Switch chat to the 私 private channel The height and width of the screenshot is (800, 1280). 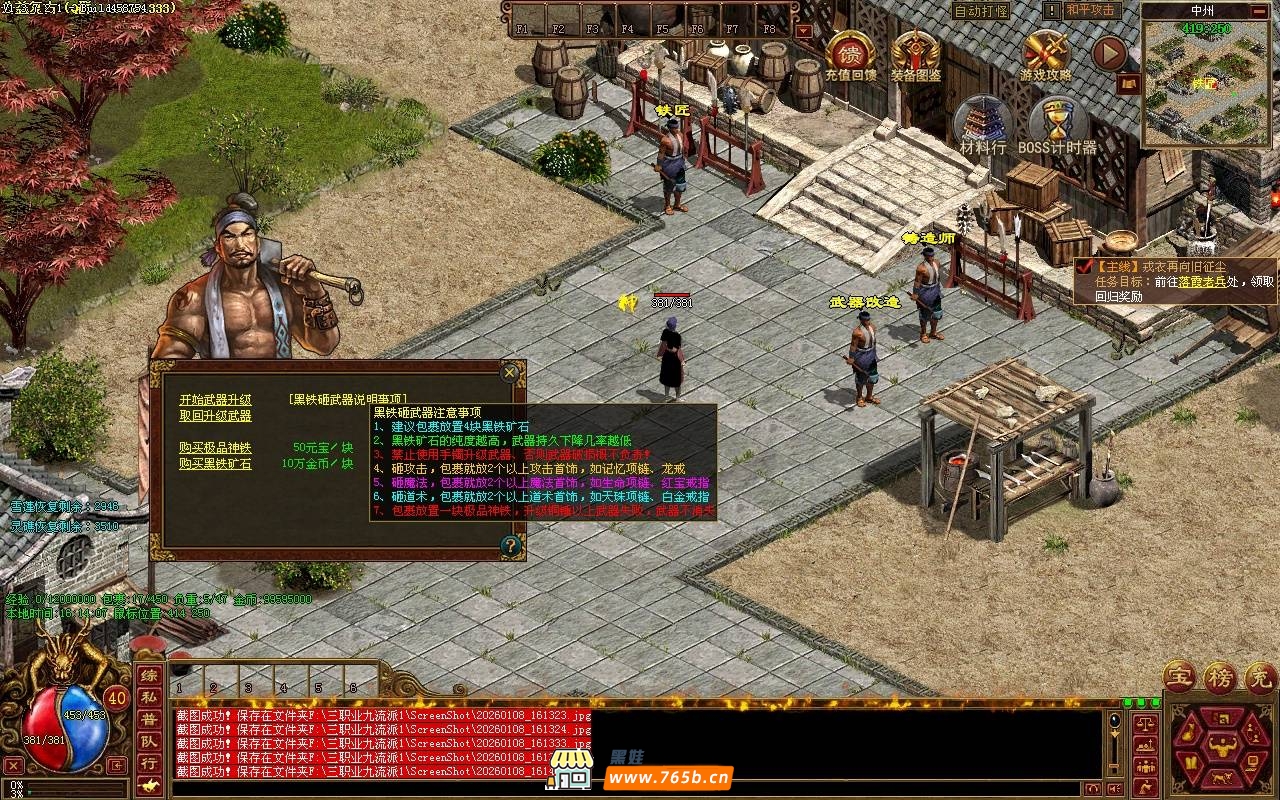click(x=148, y=697)
